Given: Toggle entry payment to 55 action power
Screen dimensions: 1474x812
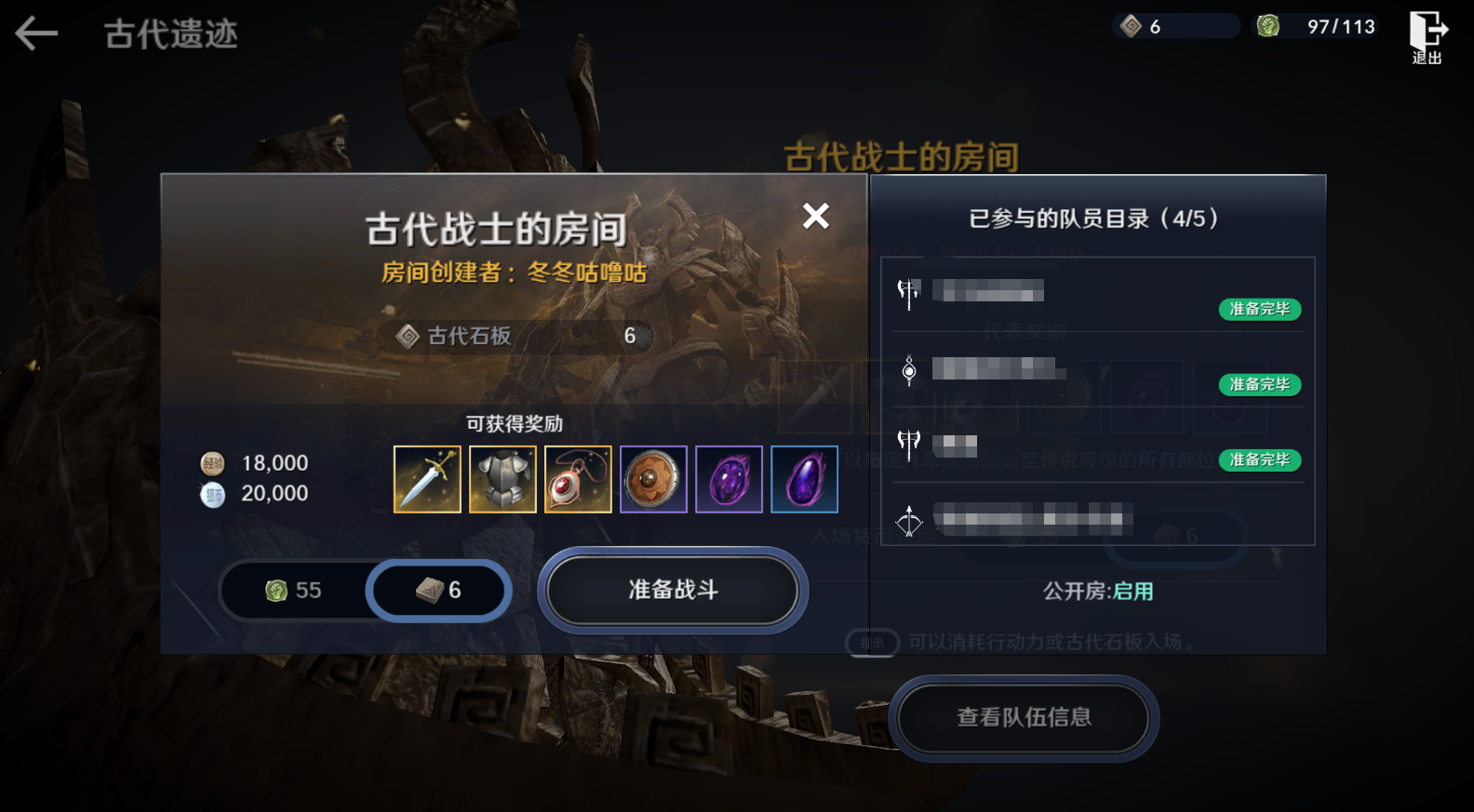Looking at the screenshot, I should [293, 590].
